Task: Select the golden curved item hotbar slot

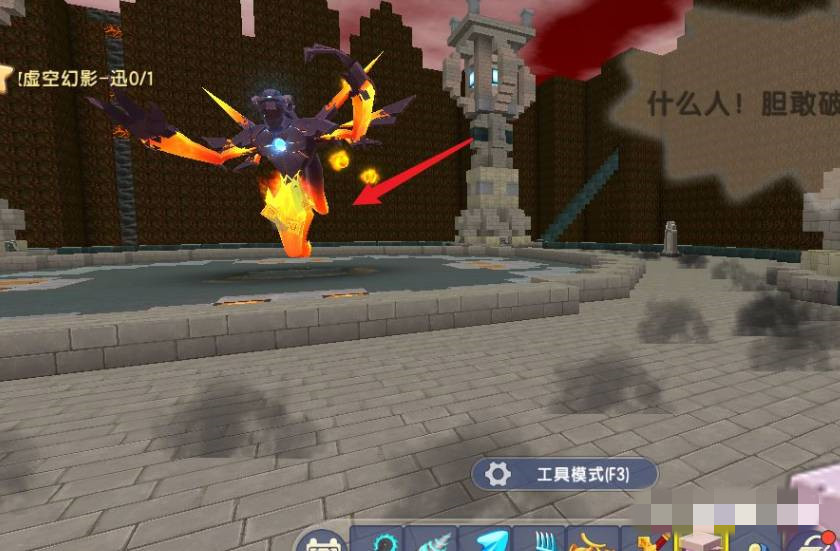Action: coord(592,542)
